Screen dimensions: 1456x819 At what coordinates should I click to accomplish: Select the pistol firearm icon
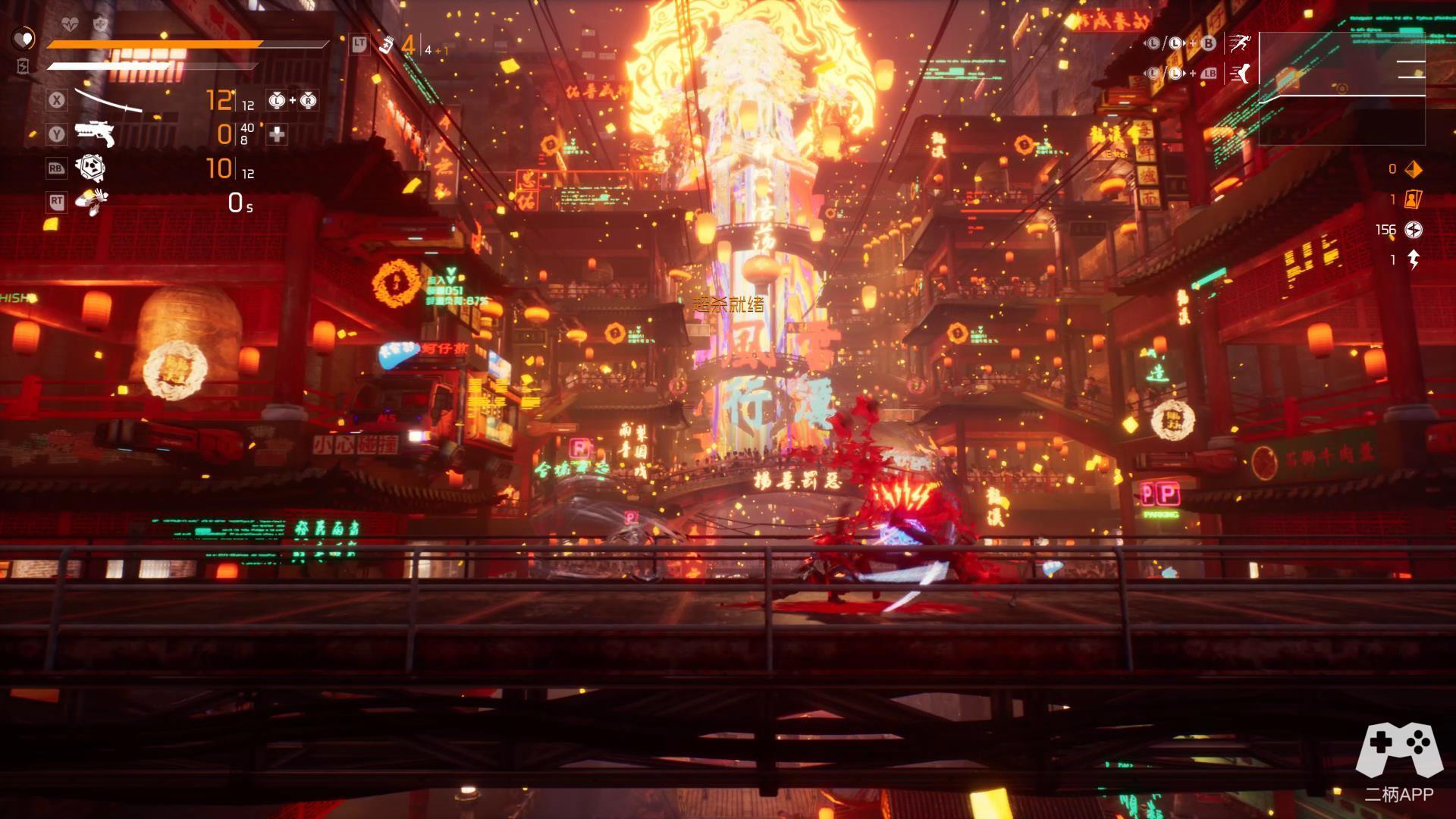click(x=95, y=134)
